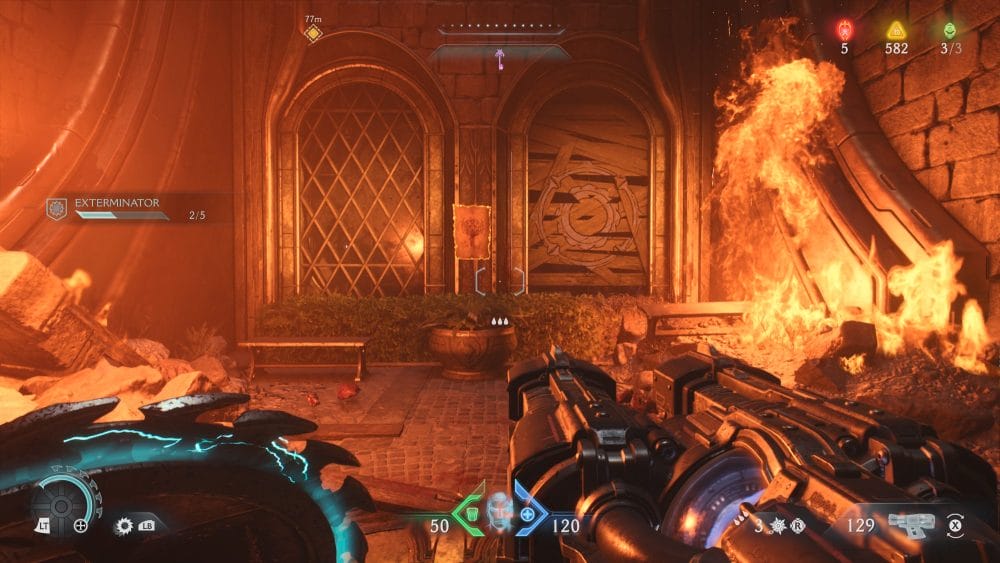Click the Slayer helmet portrait
This screenshot has width=1000, height=563.
pyautogui.click(x=499, y=514)
